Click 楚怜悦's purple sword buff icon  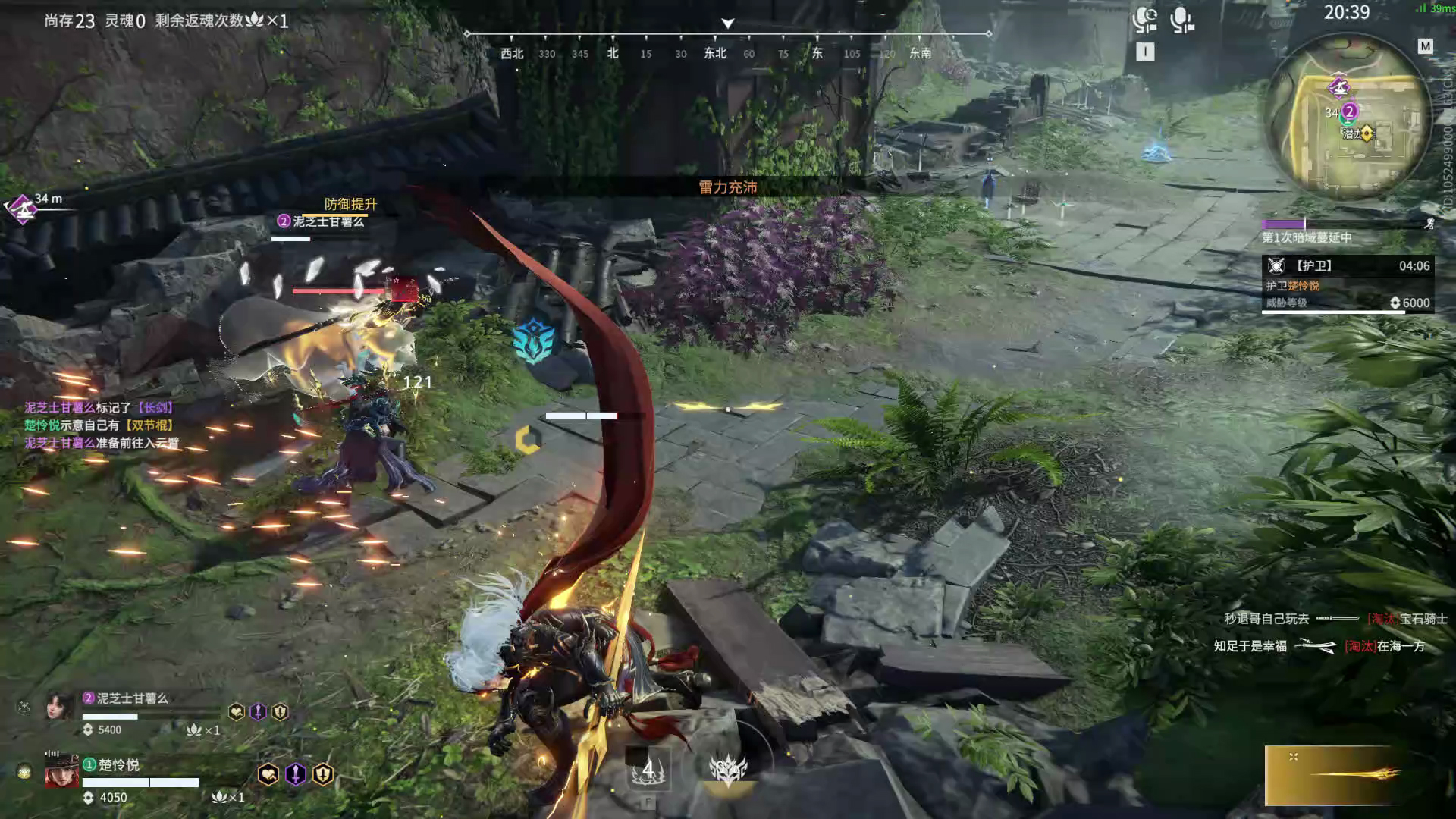tap(296, 774)
